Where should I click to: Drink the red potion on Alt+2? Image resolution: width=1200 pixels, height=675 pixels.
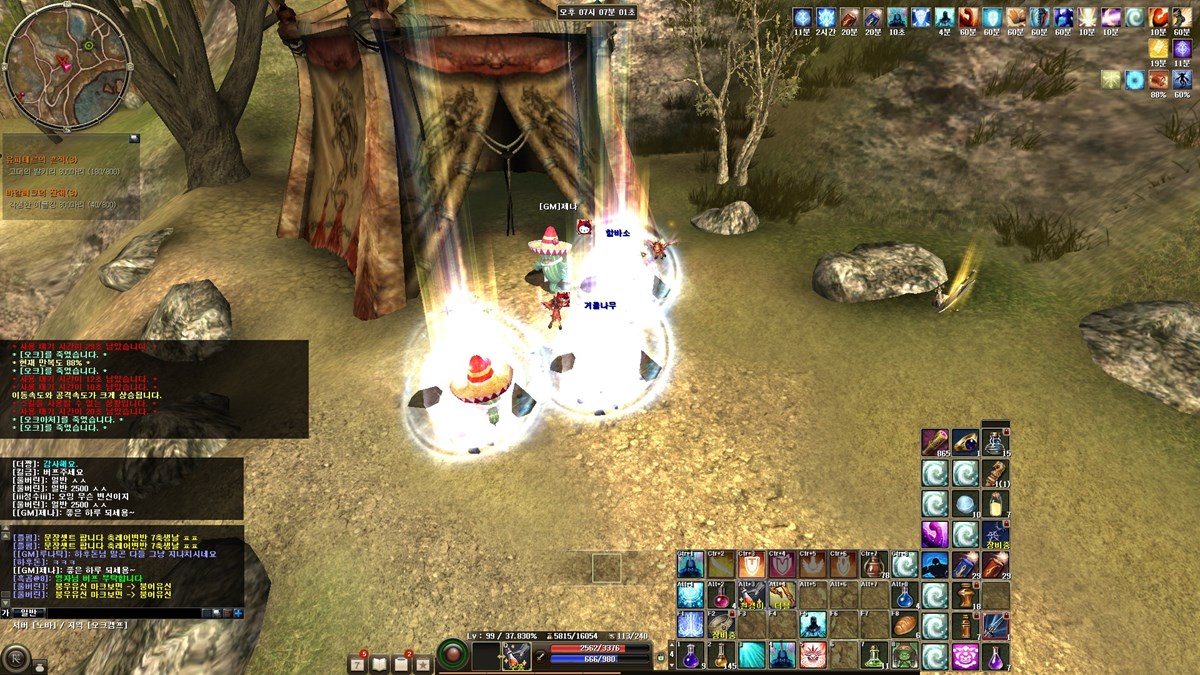click(721, 596)
